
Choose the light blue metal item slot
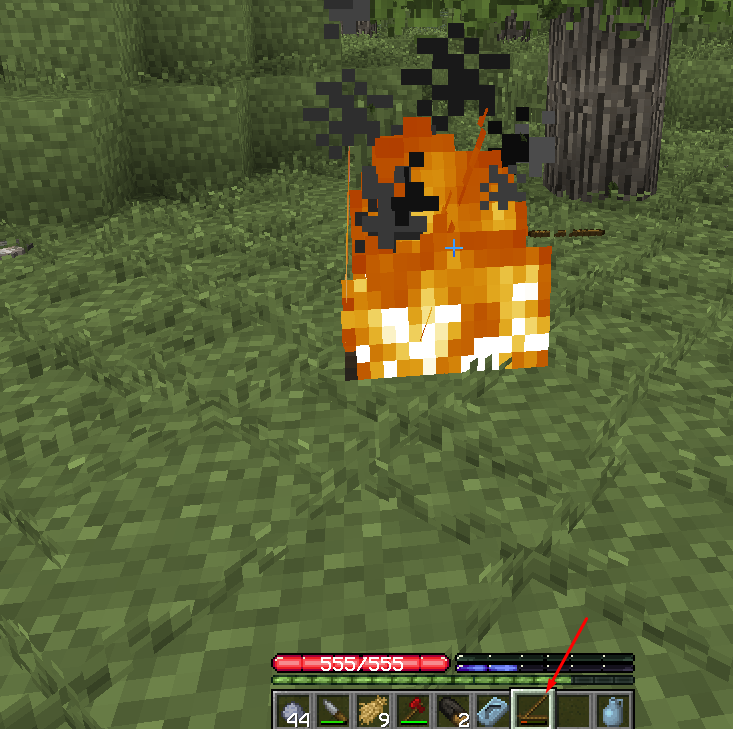pyautogui.click(x=491, y=710)
